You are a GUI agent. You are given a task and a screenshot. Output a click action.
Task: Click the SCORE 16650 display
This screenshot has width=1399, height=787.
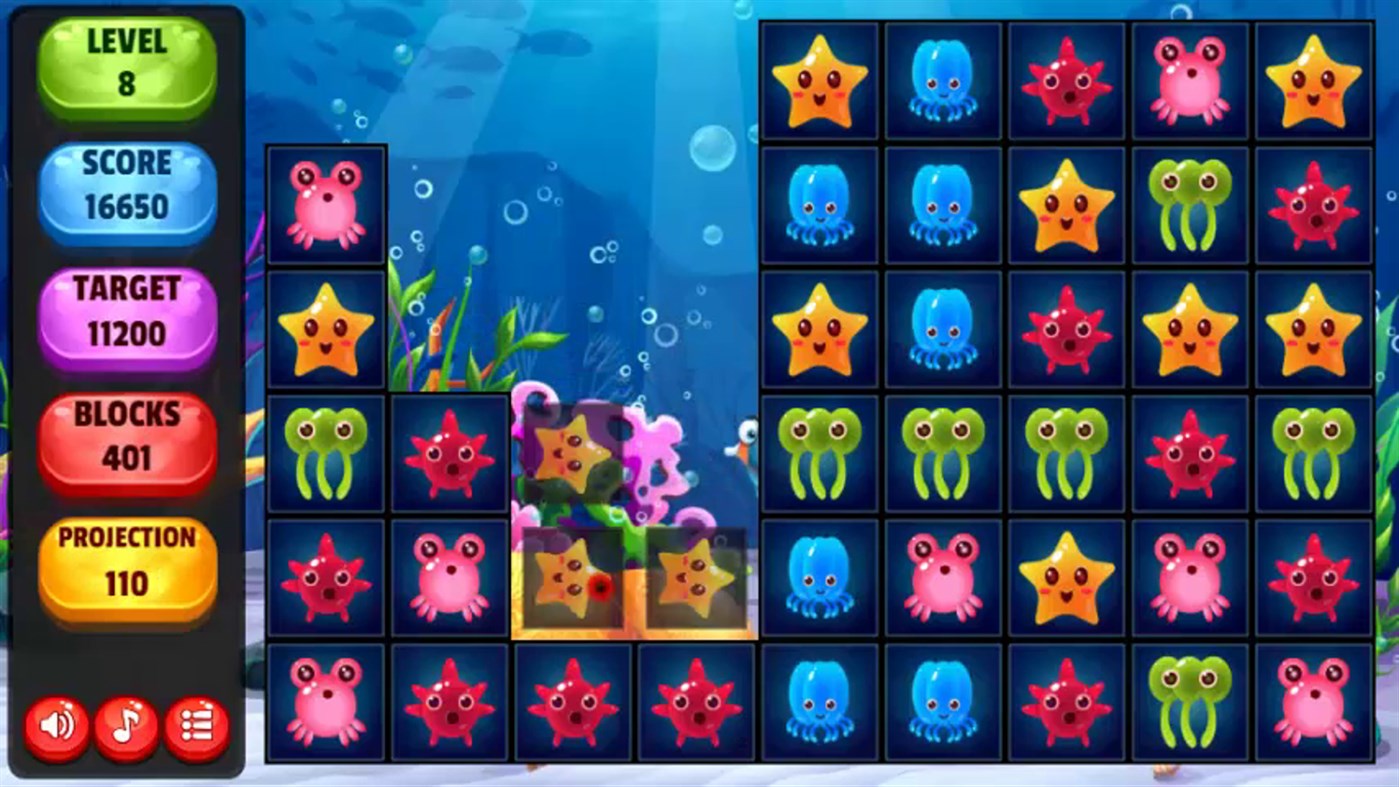[126, 184]
